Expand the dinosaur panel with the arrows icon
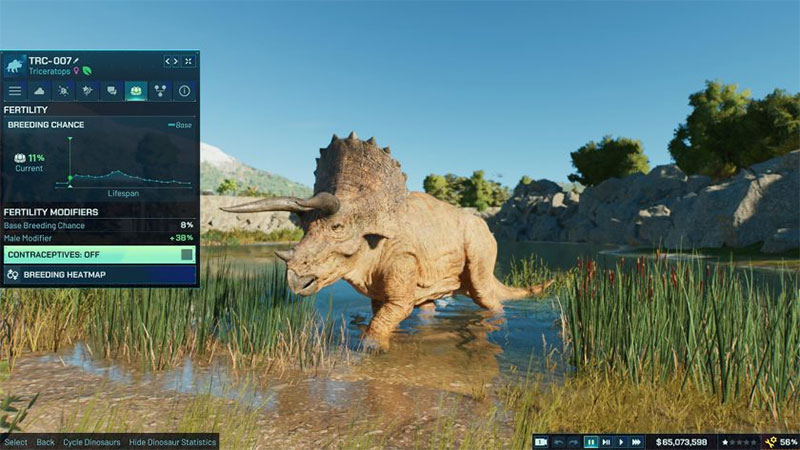800x450 pixels. [188, 62]
